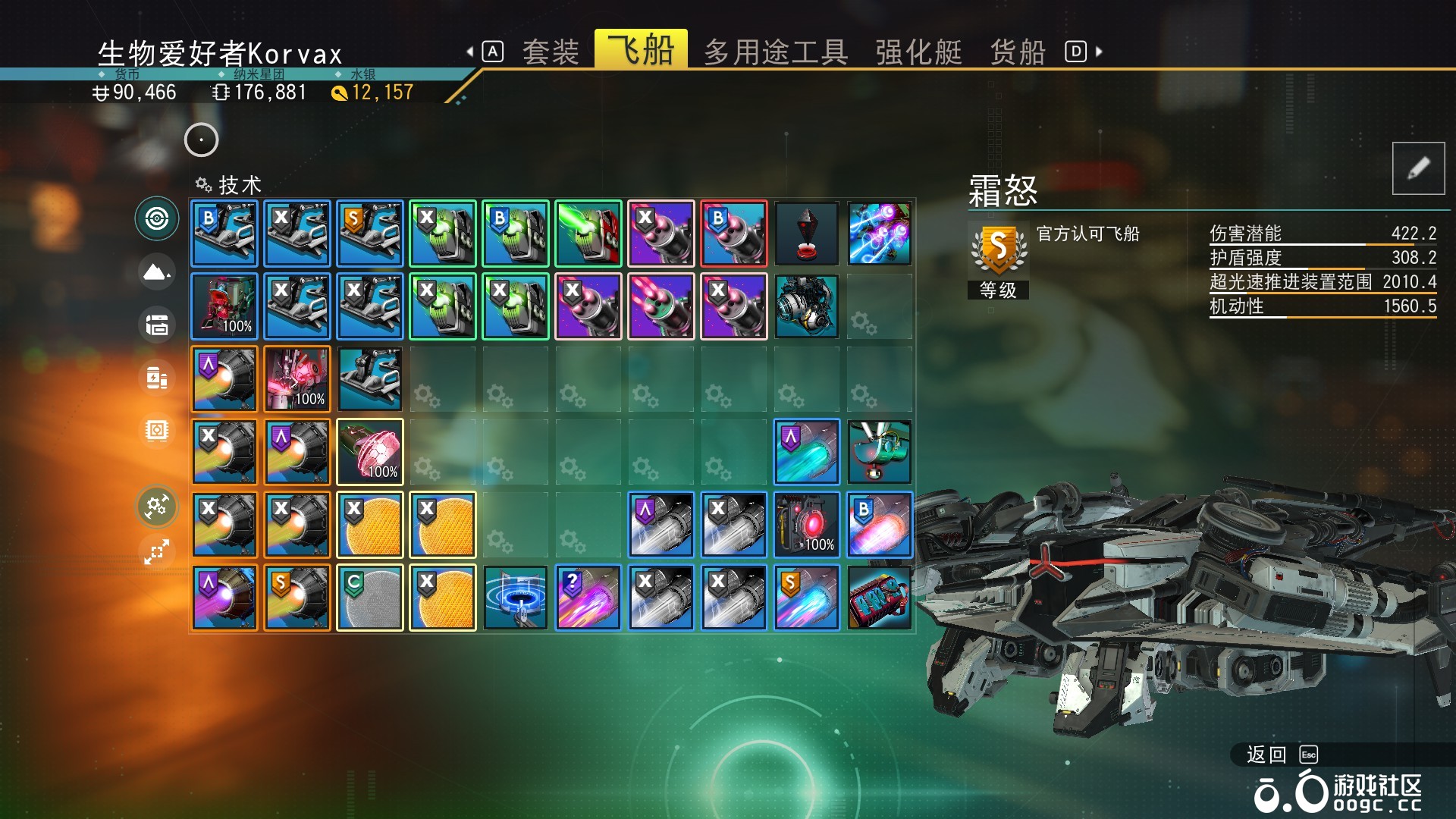Select the storage chest icon in sidebar
1456x819 pixels.
tap(156, 325)
